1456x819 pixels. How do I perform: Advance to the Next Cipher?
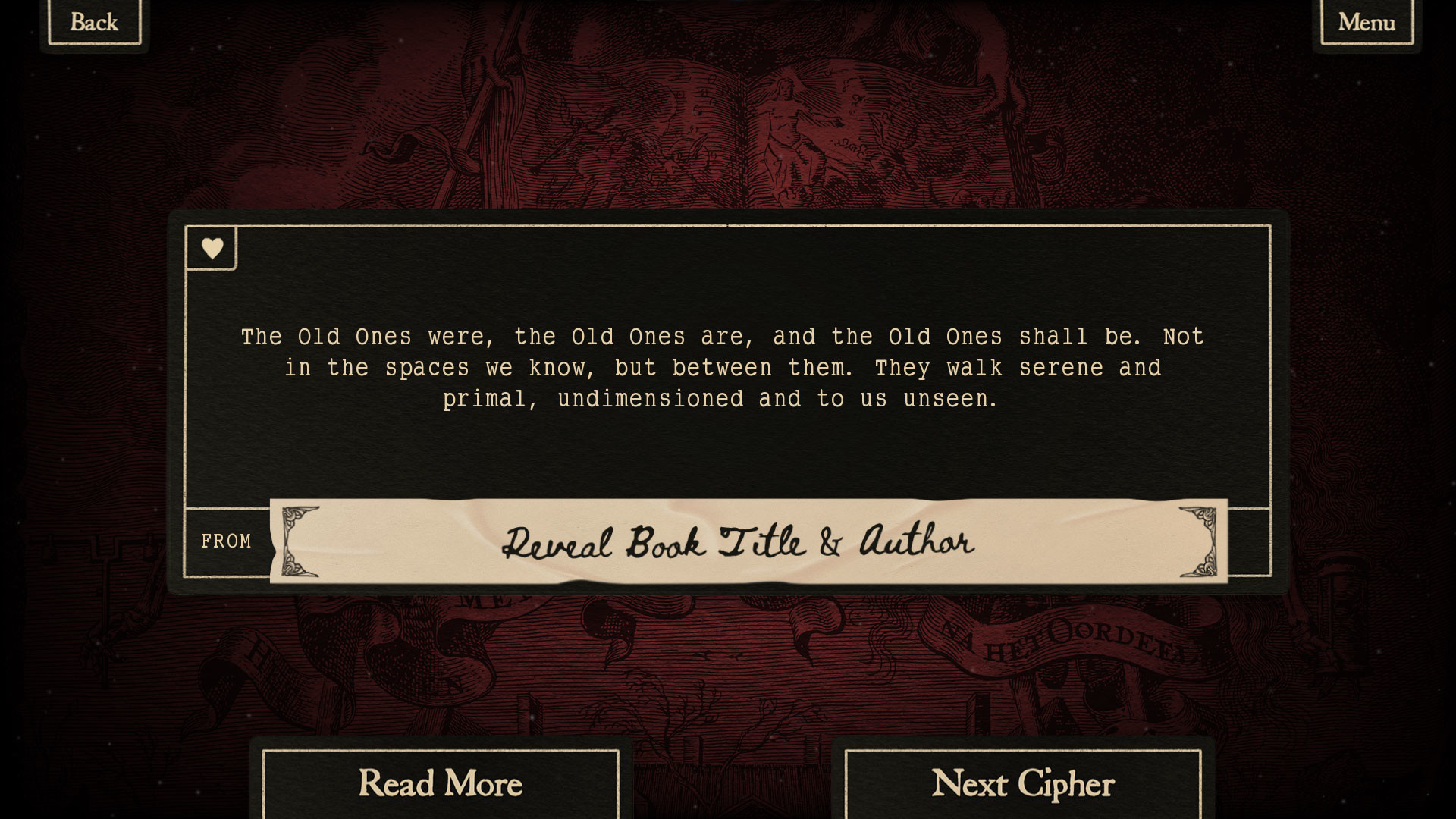click(1024, 784)
